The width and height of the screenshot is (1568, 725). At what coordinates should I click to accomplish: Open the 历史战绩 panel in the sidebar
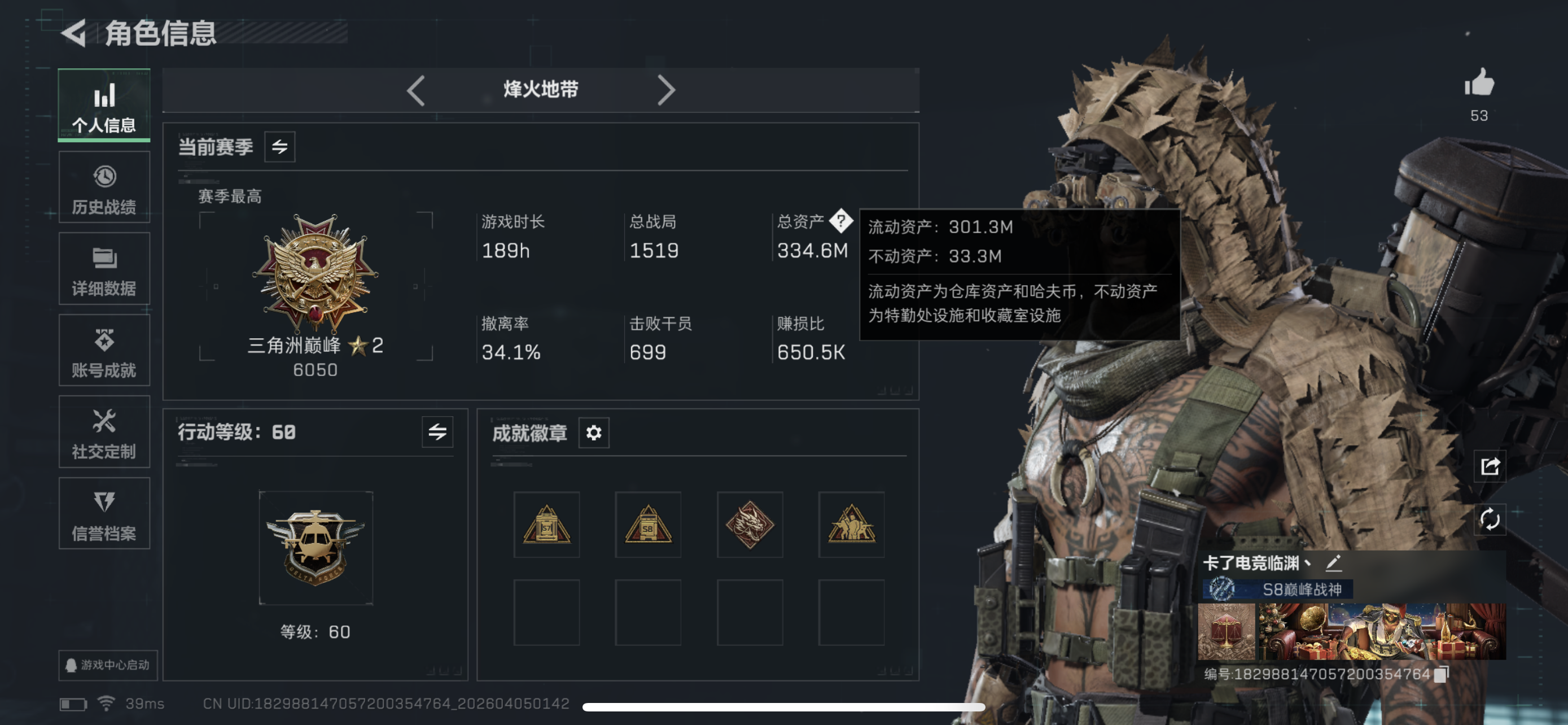(104, 186)
